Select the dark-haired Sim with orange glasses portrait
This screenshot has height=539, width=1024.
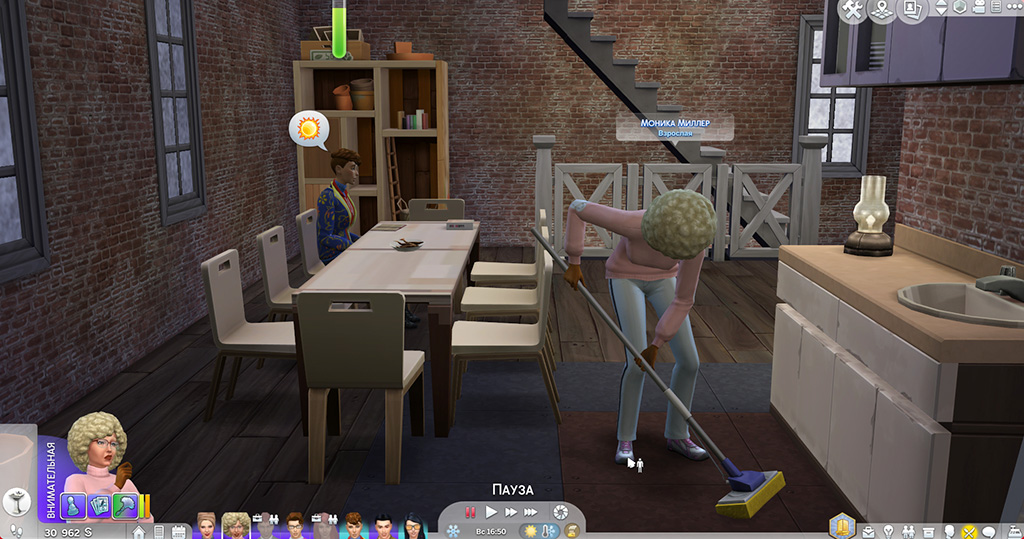point(414,526)
